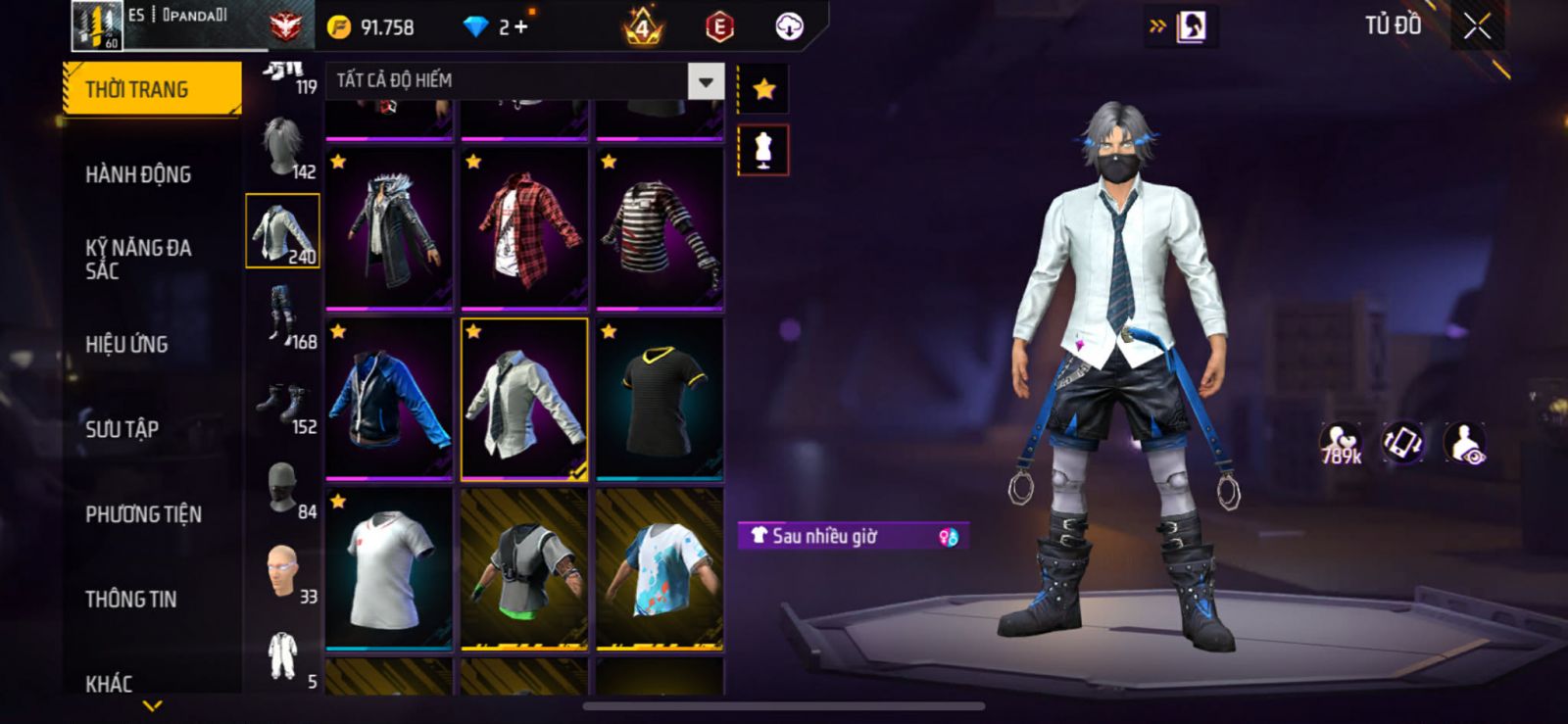Switch to the Thời Trang tab
The width and height of the screenshot is (1568, 724).
(151, 89)
